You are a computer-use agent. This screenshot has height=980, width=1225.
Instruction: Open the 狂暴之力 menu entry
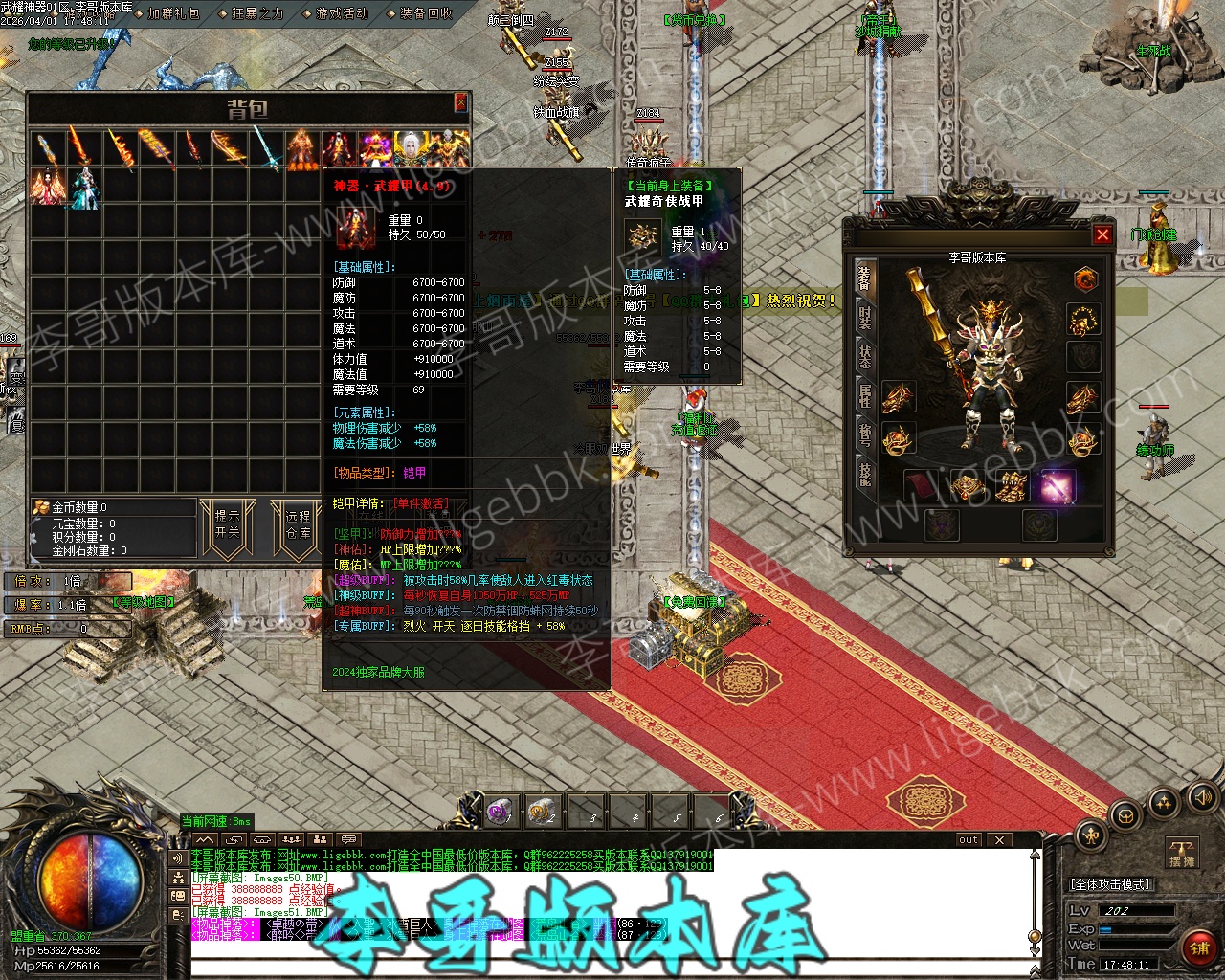pyautogui.click(x=257, y=13)
